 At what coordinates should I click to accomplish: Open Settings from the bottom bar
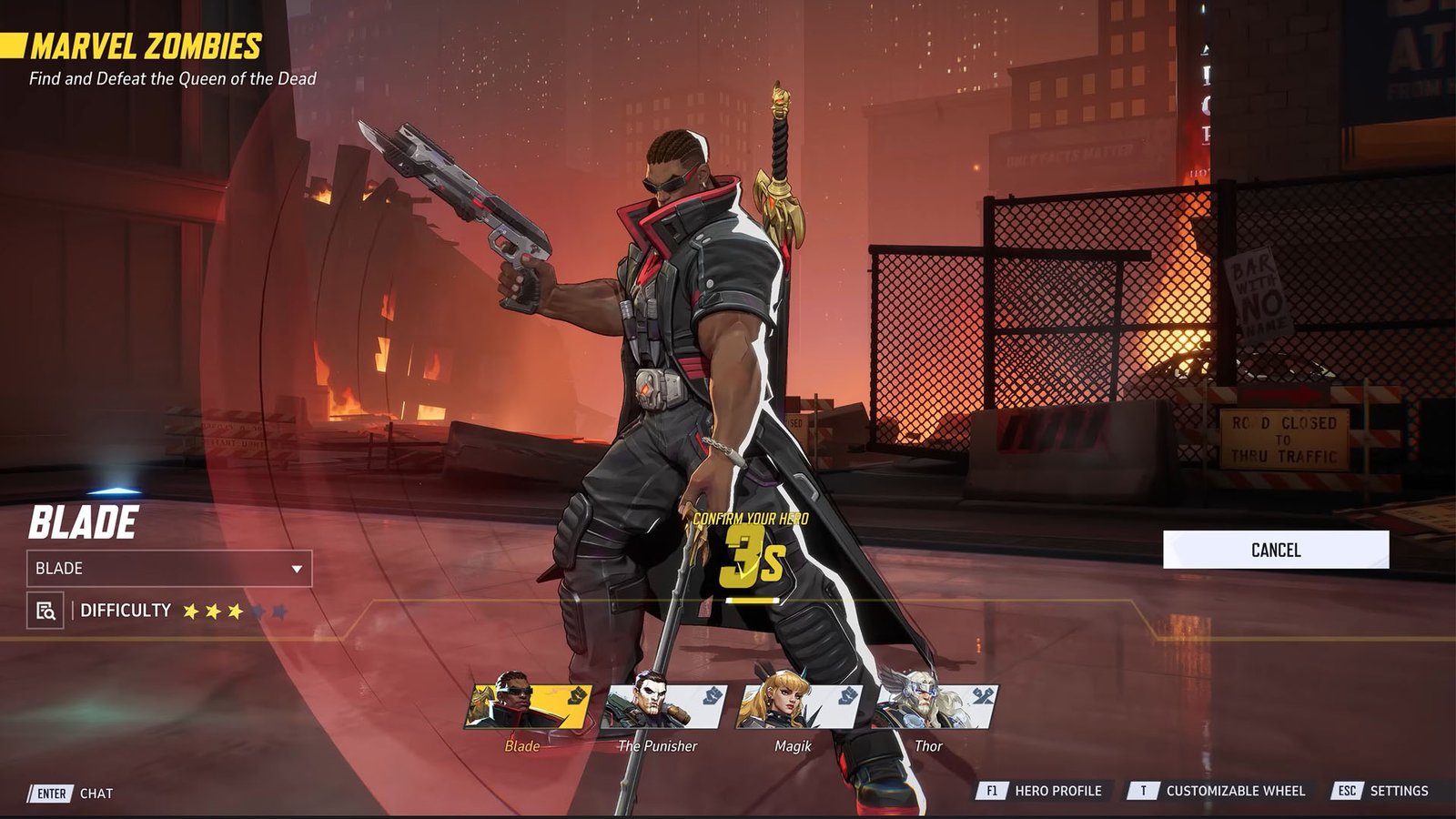pos(1401,791)
